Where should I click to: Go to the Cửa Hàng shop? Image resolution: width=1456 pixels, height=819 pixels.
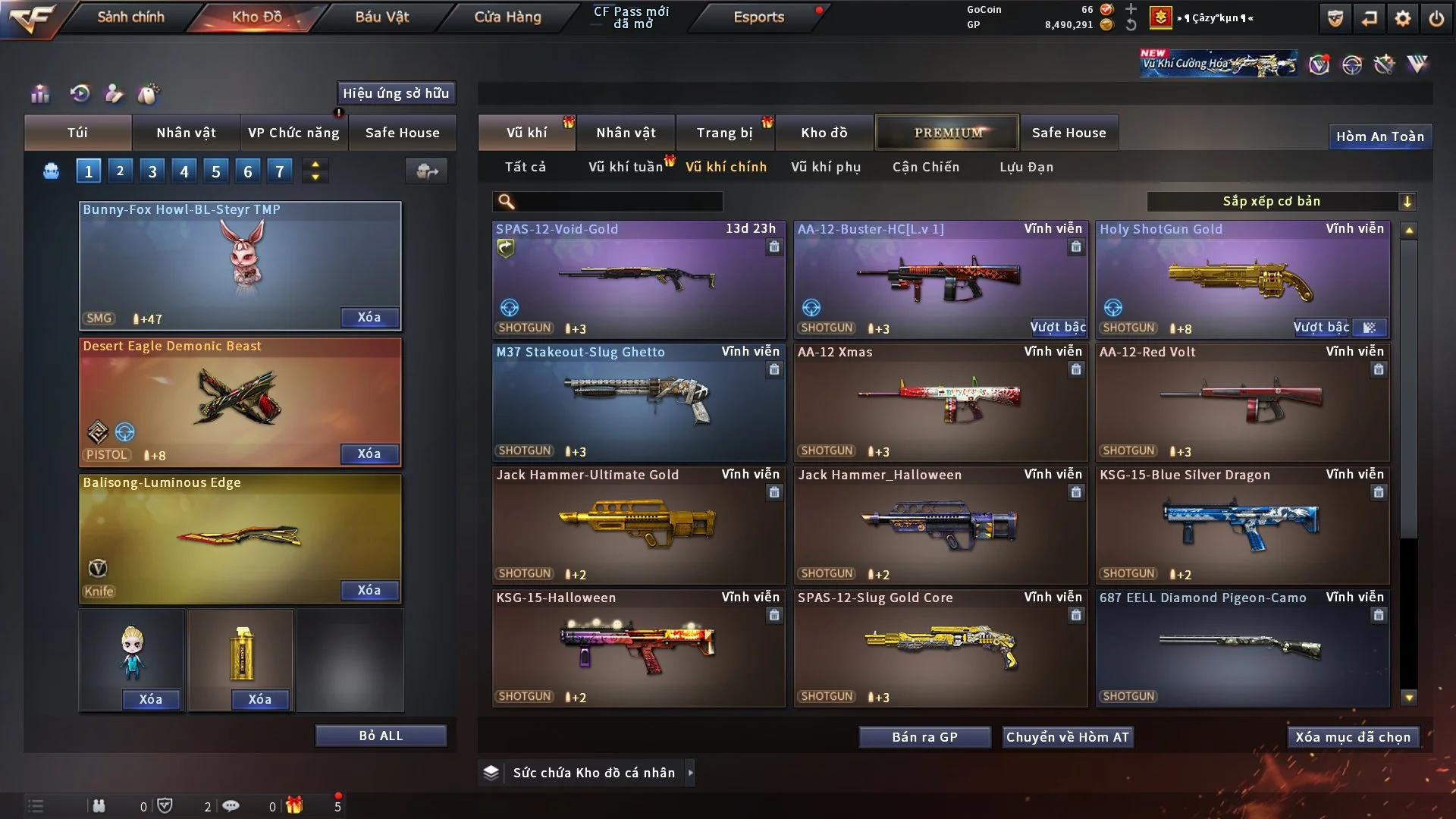coord(507,17)
